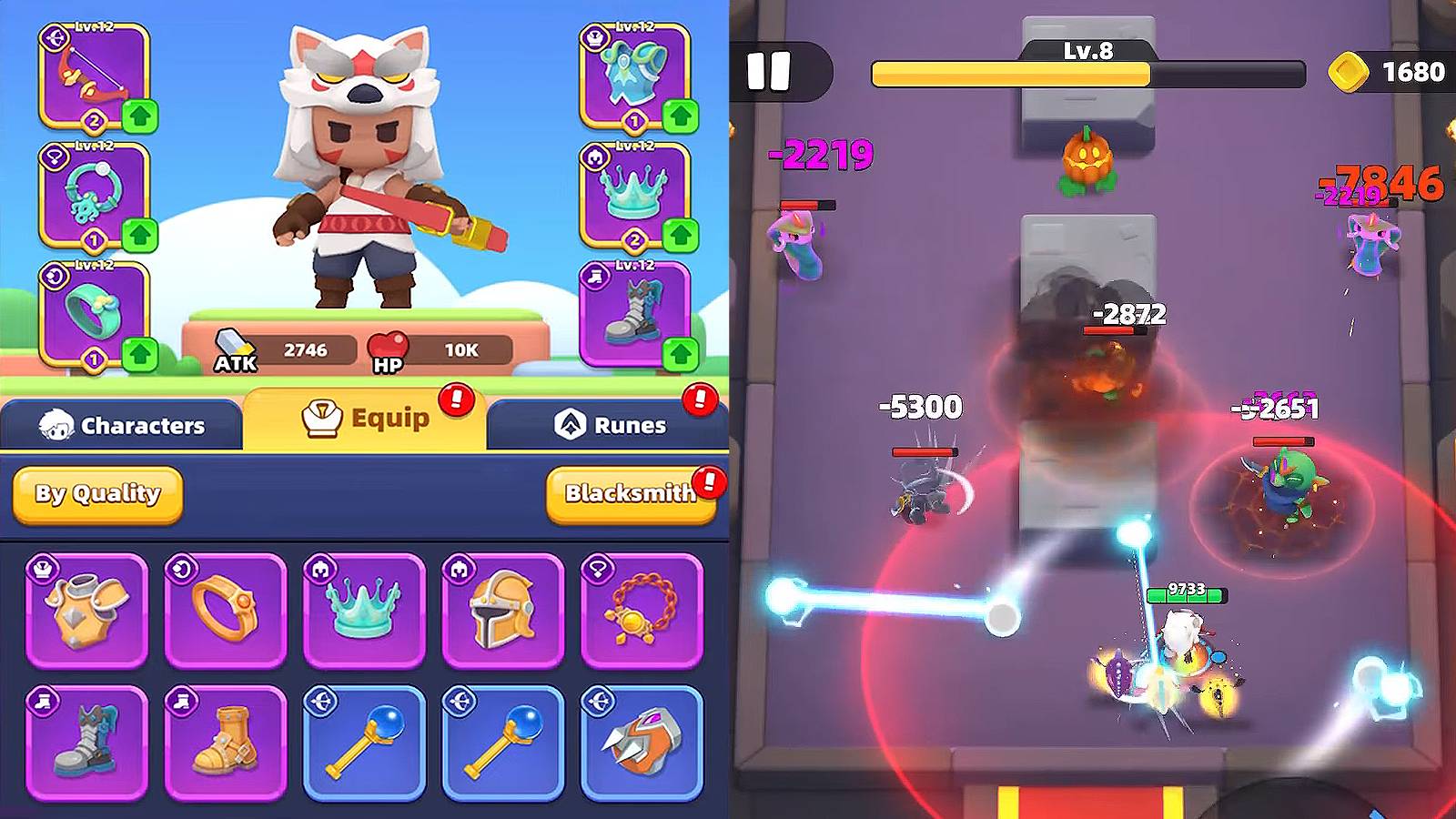Image resolution: width=1456 pixels, height=819 pixels.
Task: Tap the By Quality sorting button
Action: click(x=96, y=495)
